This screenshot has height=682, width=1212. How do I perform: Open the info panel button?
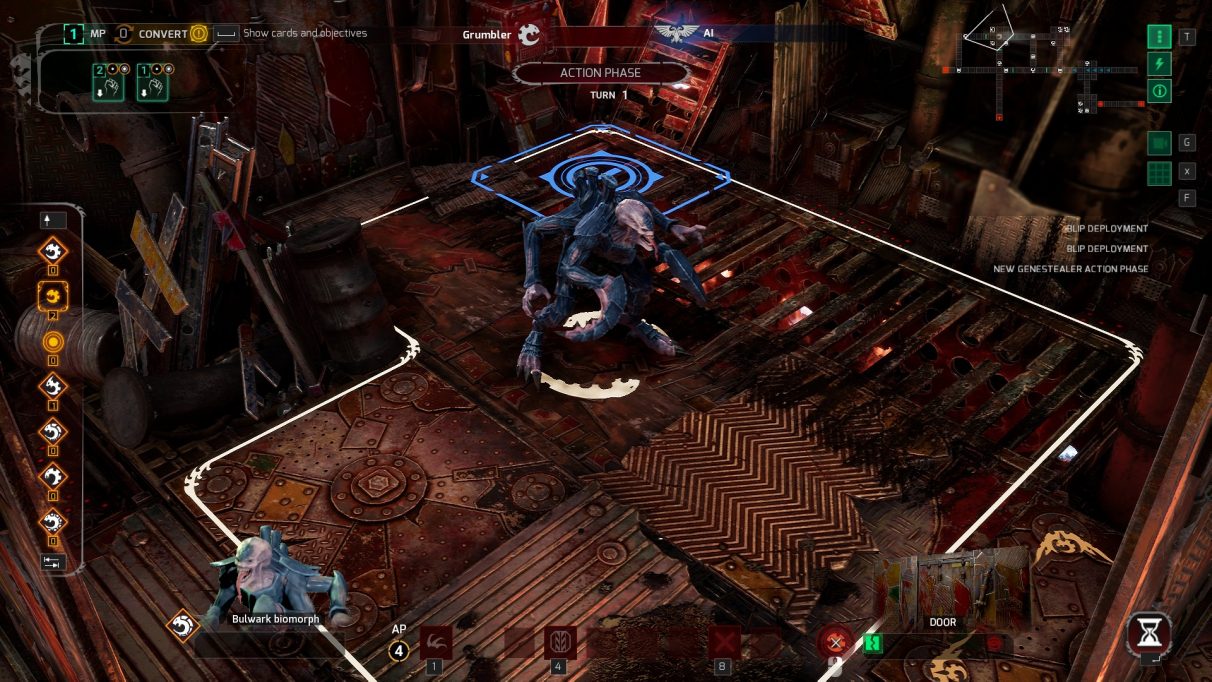(1159, 91)
